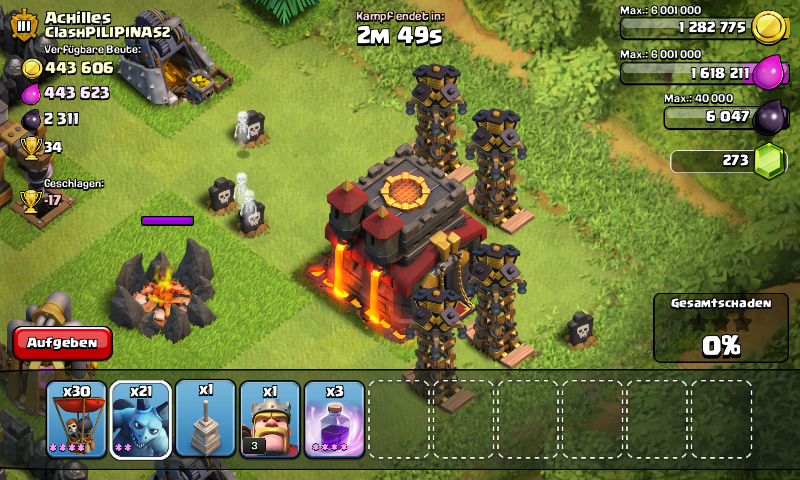Image resolution: width=800 pixels, height=480 pixels.
Task: Choose the Minion troop slot
Action: (141, 418)
